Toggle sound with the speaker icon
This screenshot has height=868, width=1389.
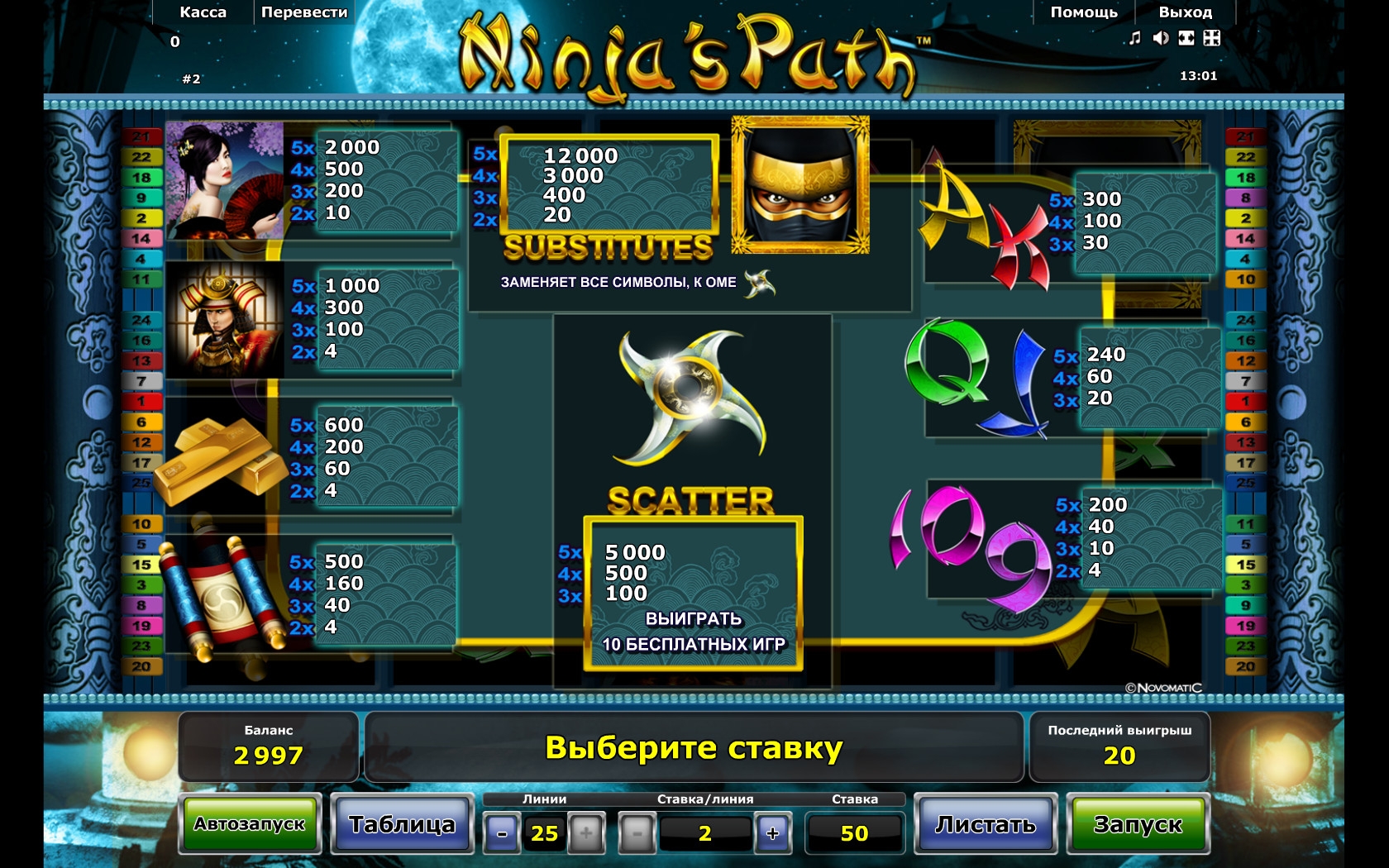1161,38
